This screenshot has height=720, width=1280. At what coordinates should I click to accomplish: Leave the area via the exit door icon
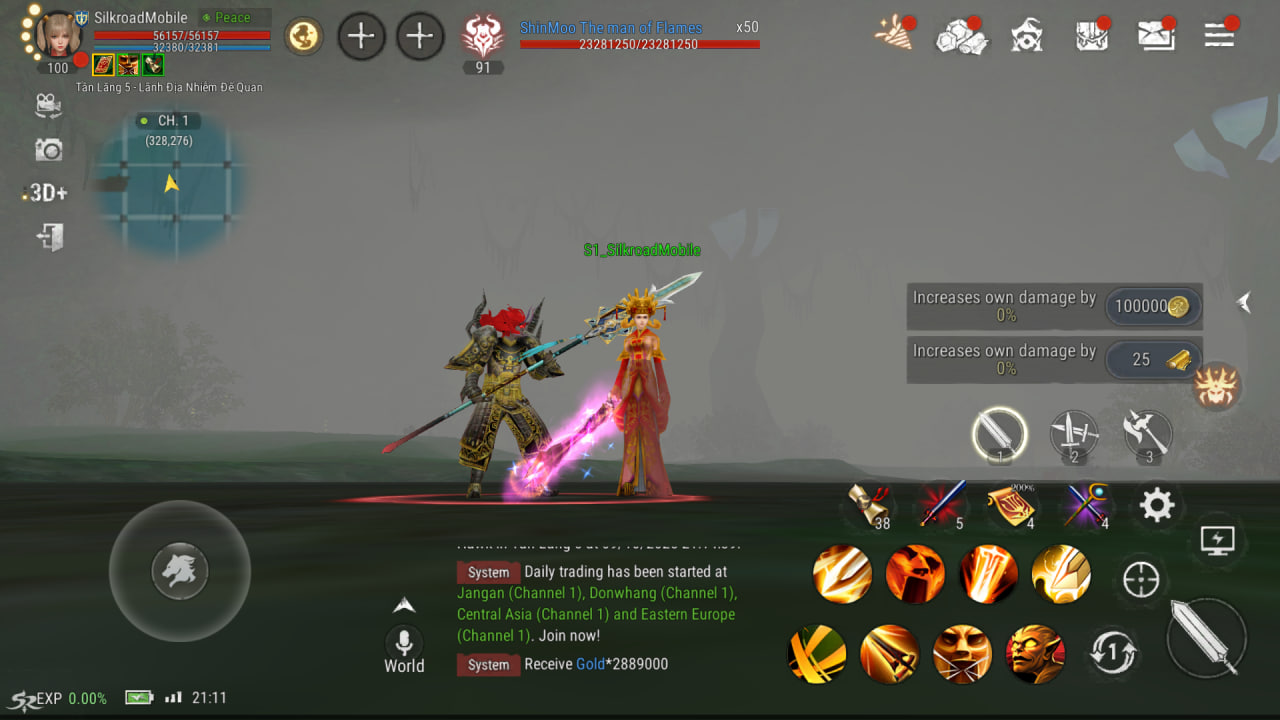click(x=49, y=237)
